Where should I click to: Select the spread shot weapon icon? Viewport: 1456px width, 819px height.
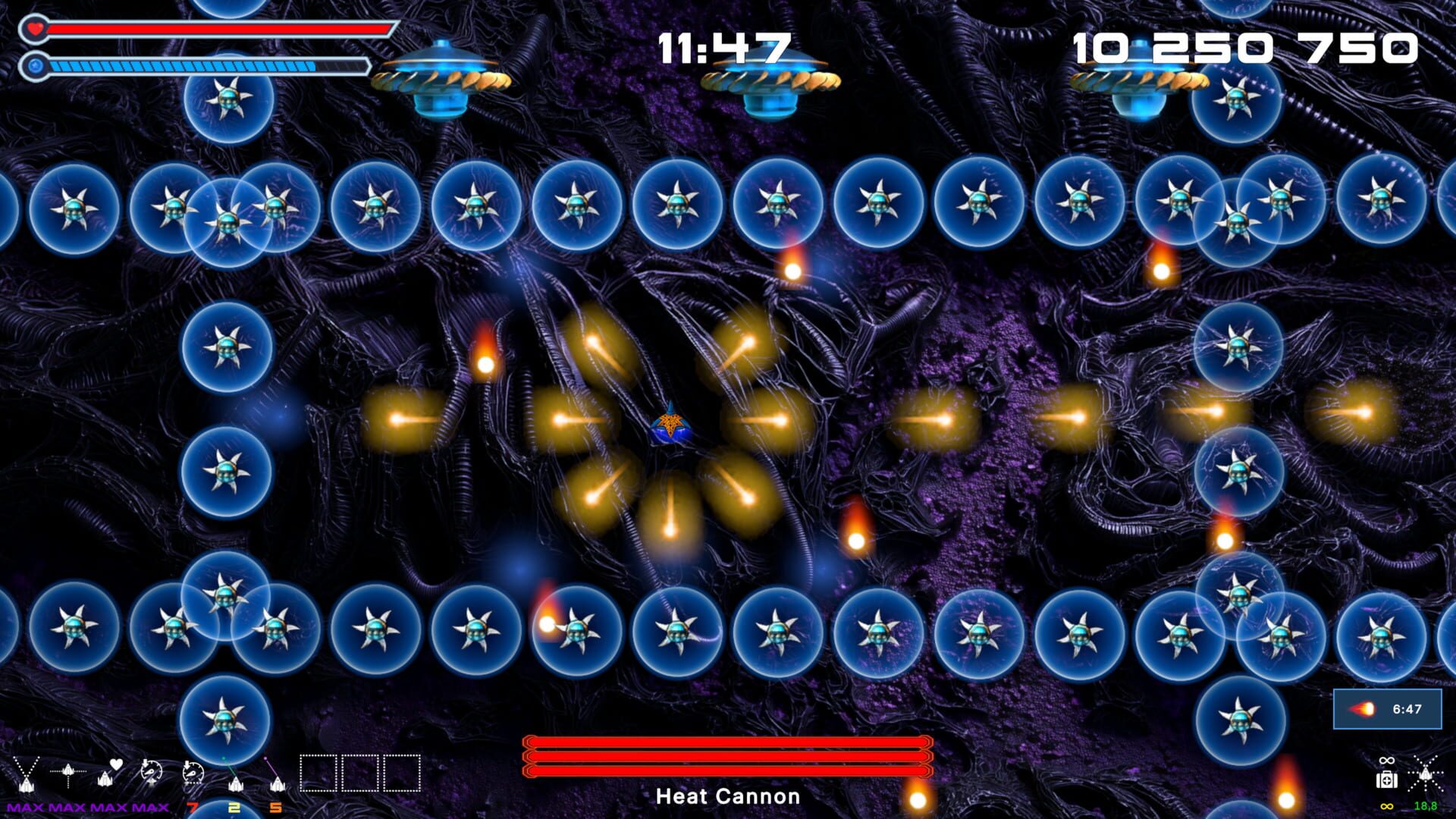pyautogui.click(x=26, y=773)
